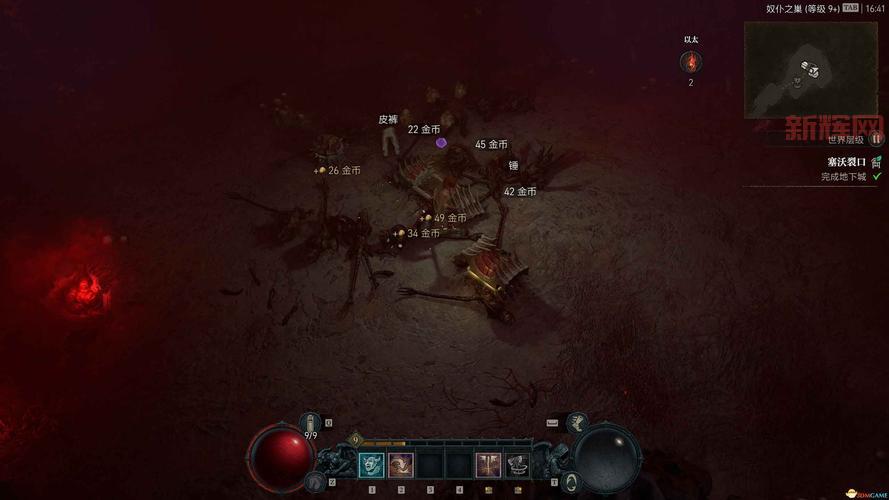The width and height of the screenshot is (889, 500).
Task: Use the swirling arrows skill
Action: (401, 465)
